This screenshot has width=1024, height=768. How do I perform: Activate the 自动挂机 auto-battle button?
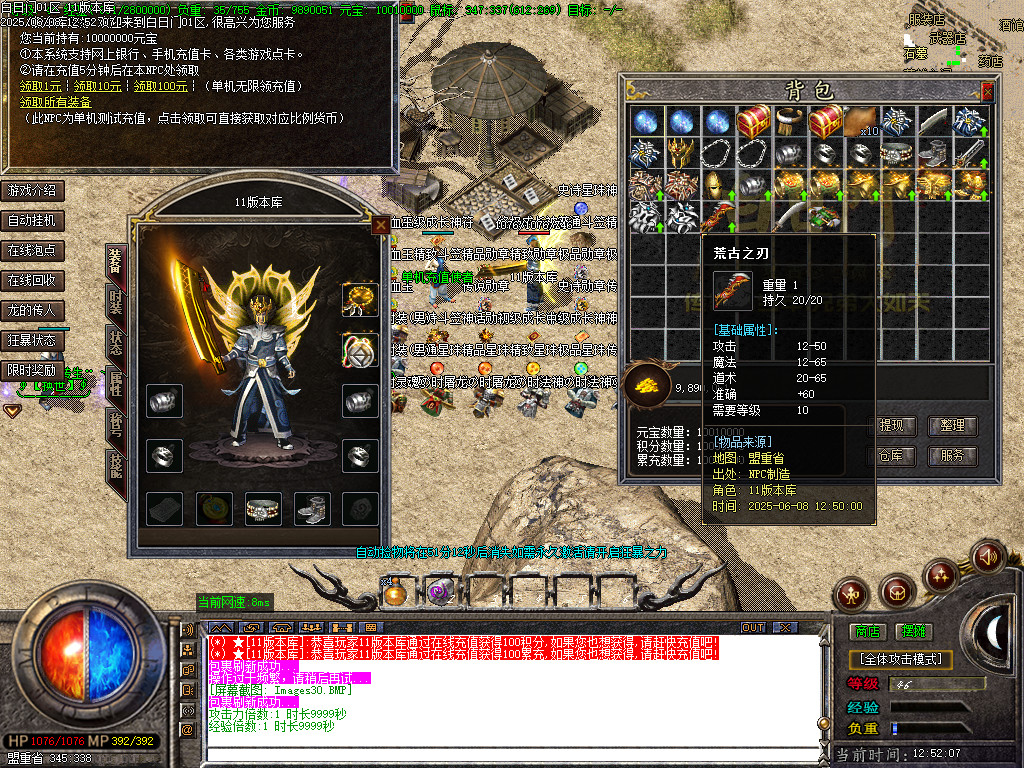coord(32,220)
